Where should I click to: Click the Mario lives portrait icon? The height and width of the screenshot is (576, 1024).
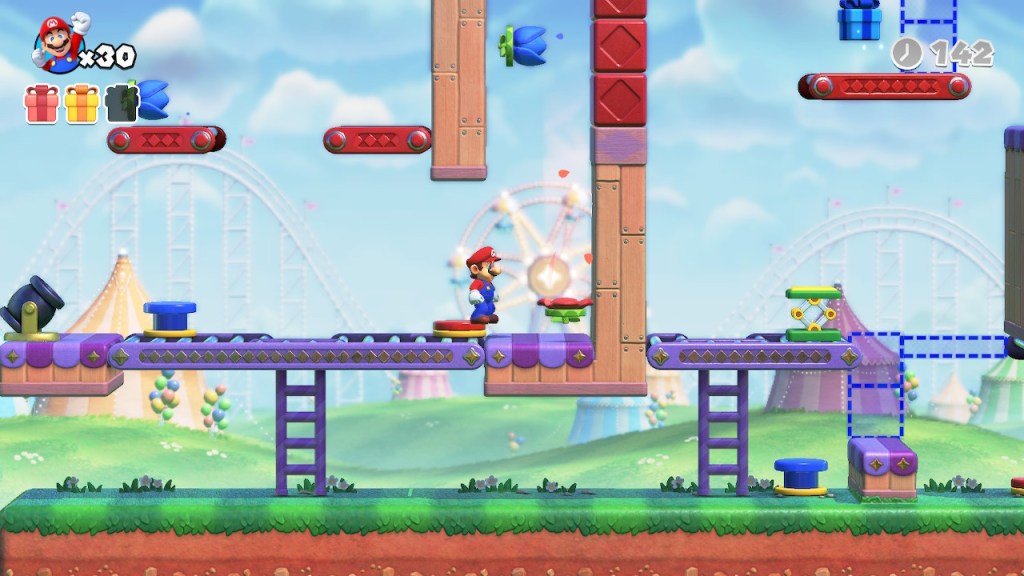pyautogui.click(x=60, y=46)
